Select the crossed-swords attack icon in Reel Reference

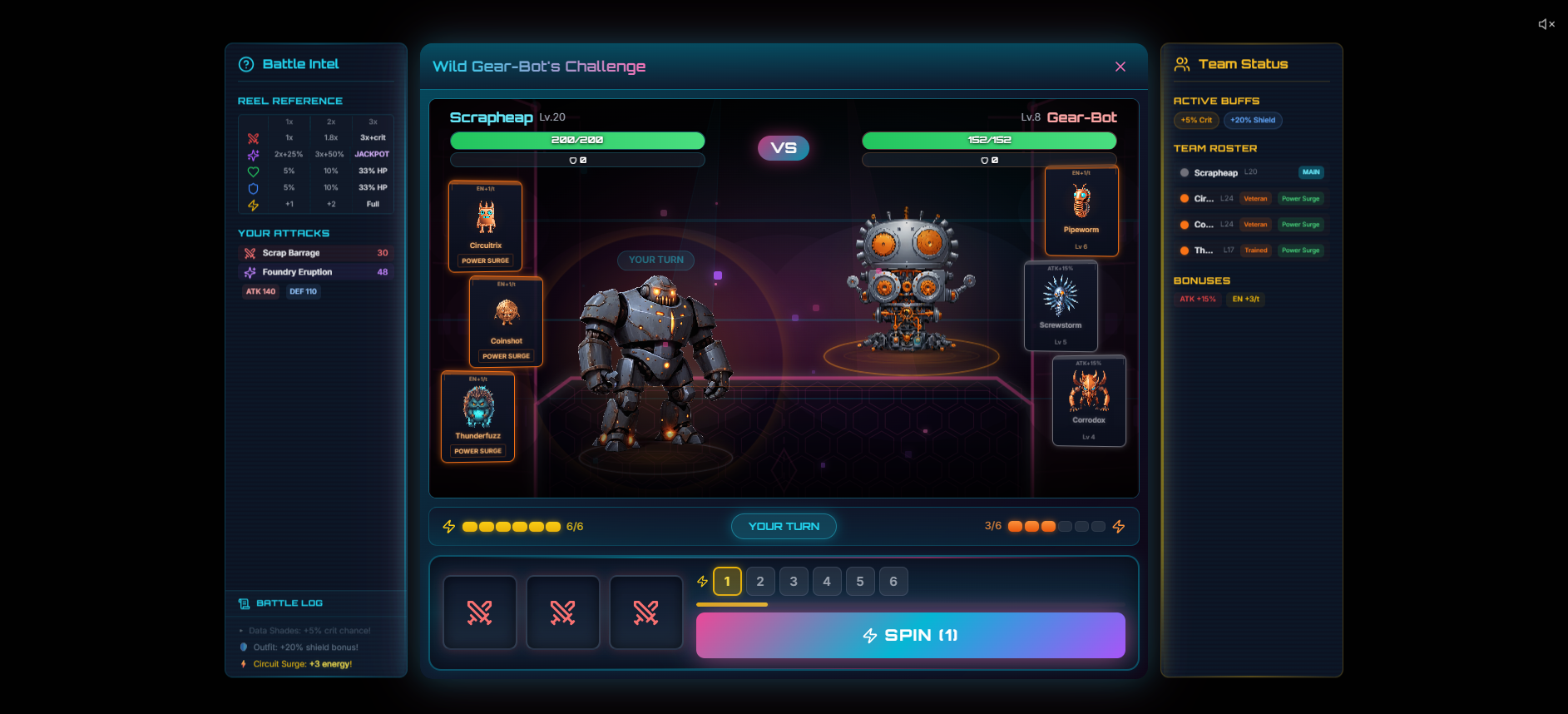[252, 138]
